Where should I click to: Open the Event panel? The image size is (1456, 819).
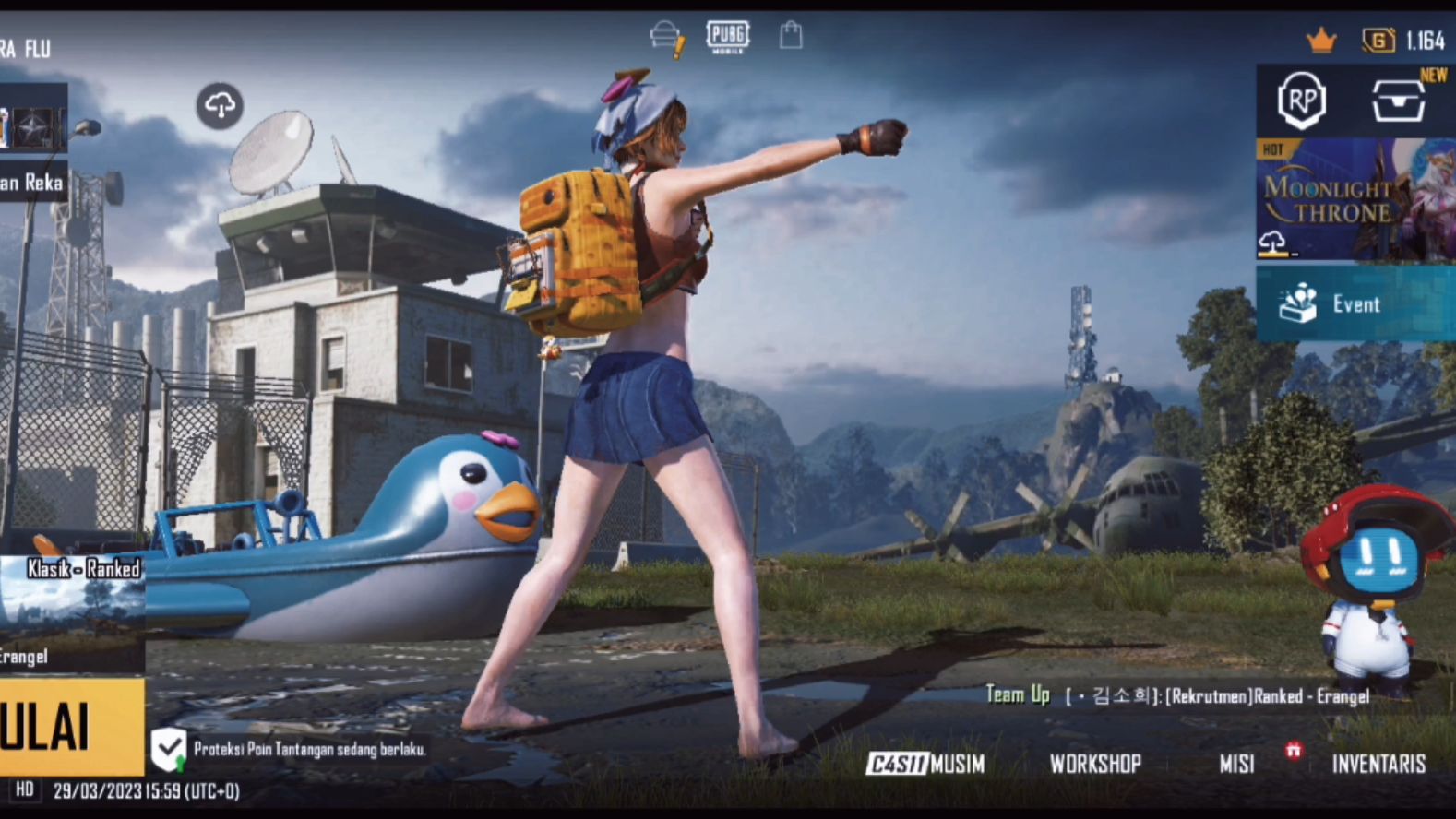pyautogui.click(x=1355, y=303)
